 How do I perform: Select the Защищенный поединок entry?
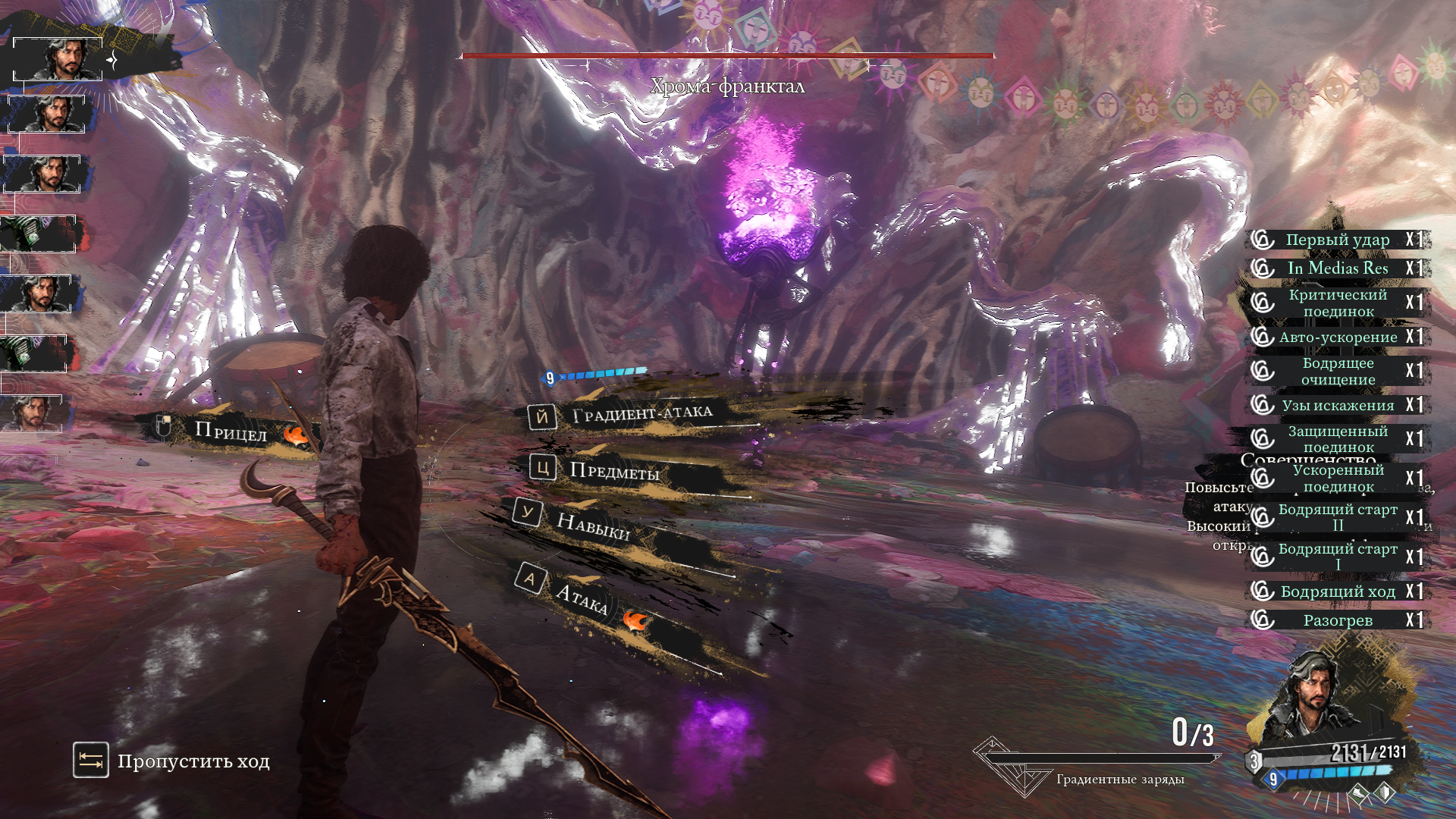1338,438
